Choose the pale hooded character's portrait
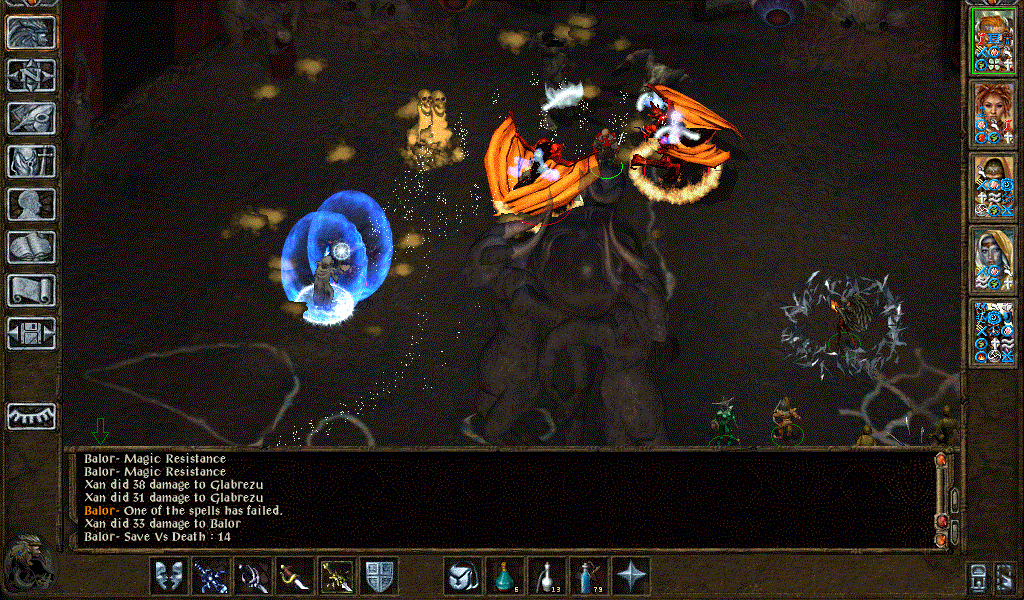1024x600 pixels. pos(993,259)
